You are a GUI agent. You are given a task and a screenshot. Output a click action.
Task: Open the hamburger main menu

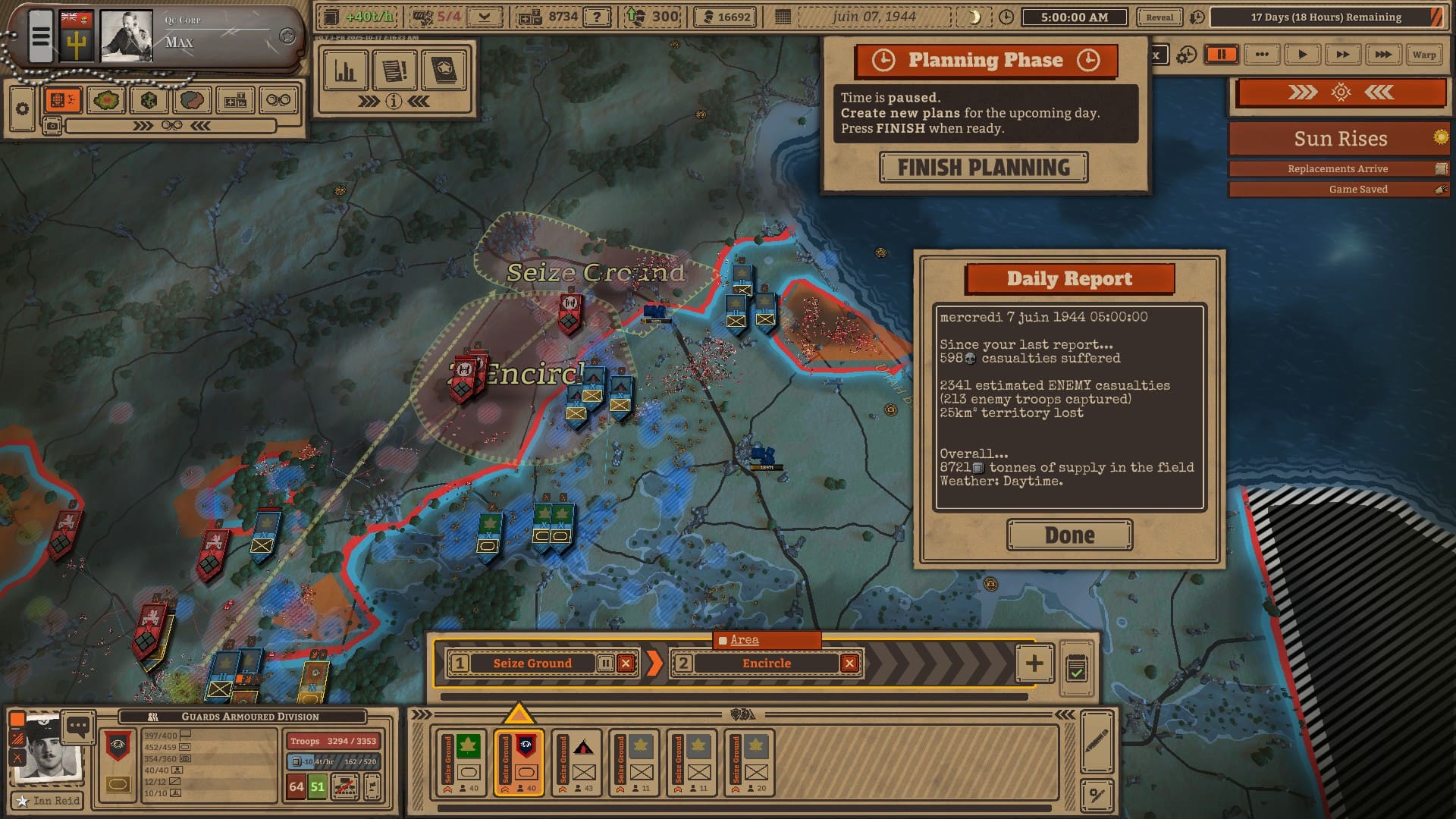[41, 36]
